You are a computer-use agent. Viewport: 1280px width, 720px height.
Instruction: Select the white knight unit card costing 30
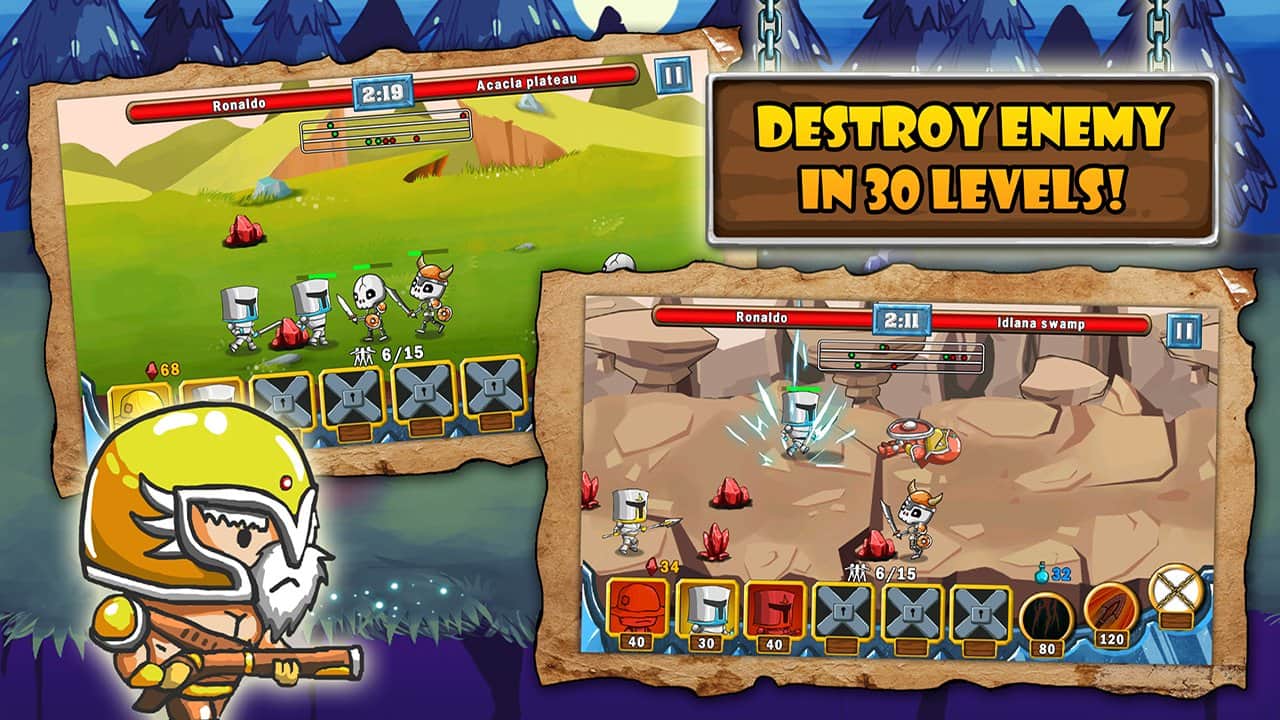[x=706, y=610]
